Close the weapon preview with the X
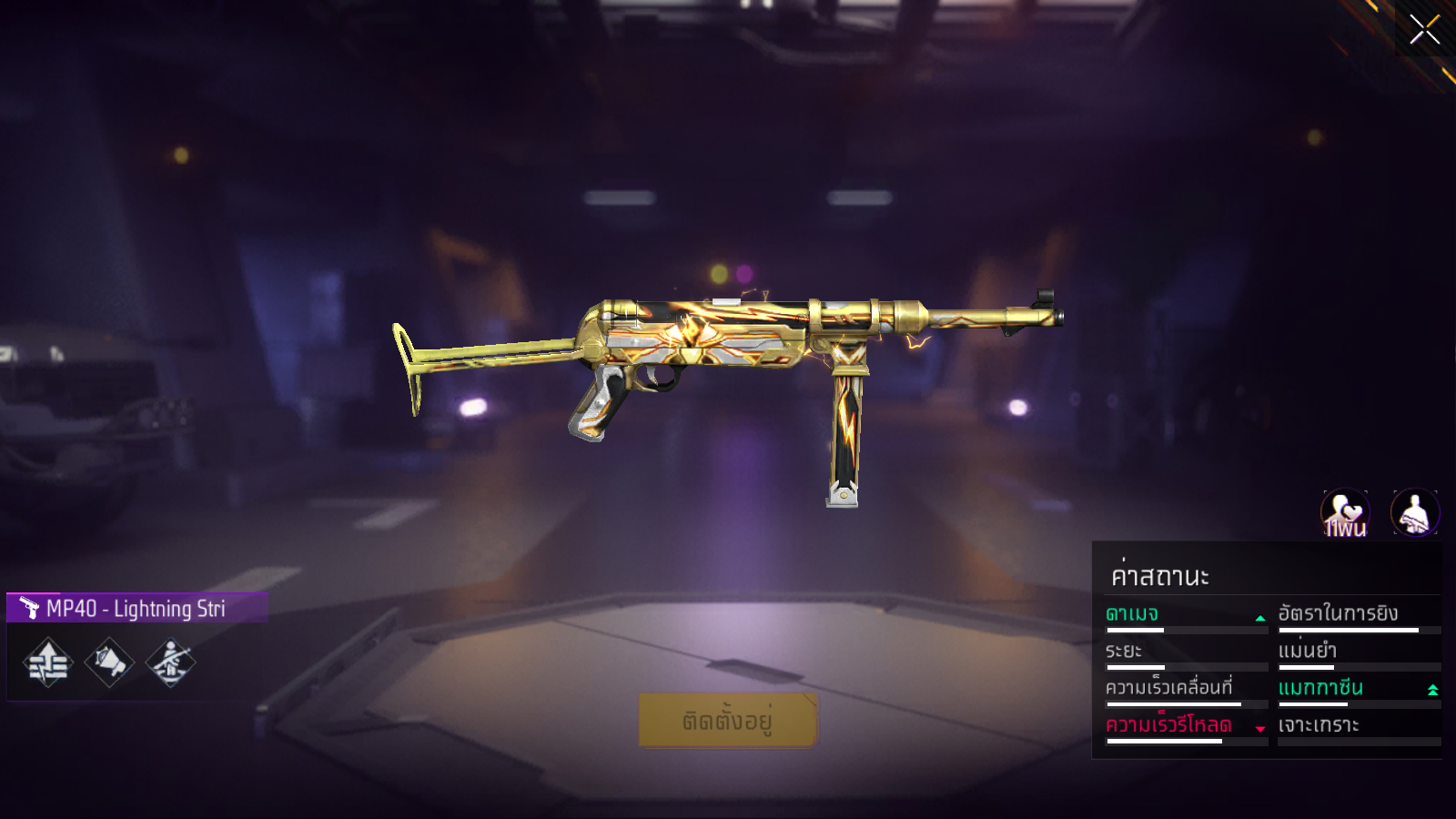The height and width of the screenshot is (819, 1456). point(1424,29)
